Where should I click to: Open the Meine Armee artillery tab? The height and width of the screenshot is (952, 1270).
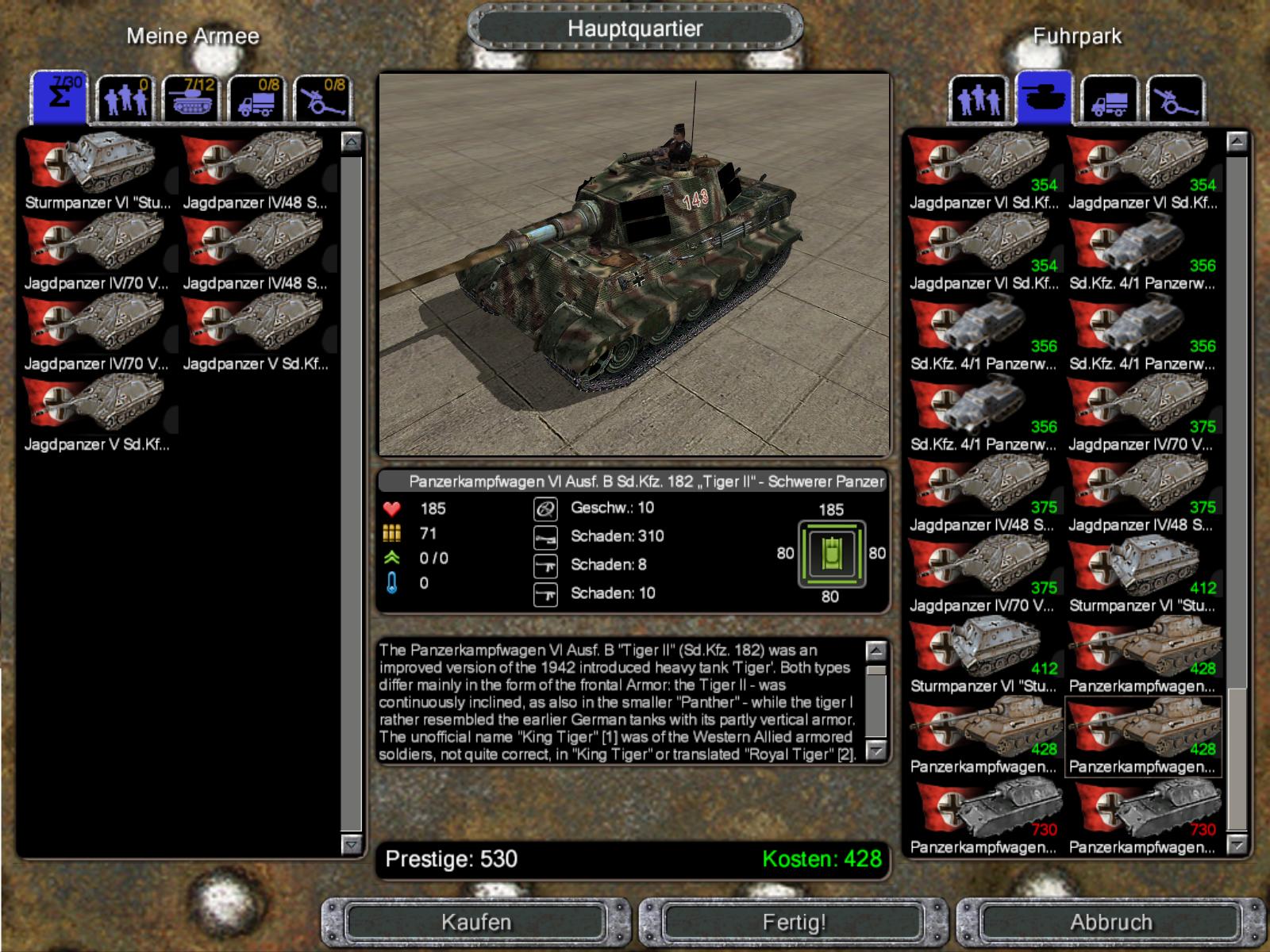(322, 100)
